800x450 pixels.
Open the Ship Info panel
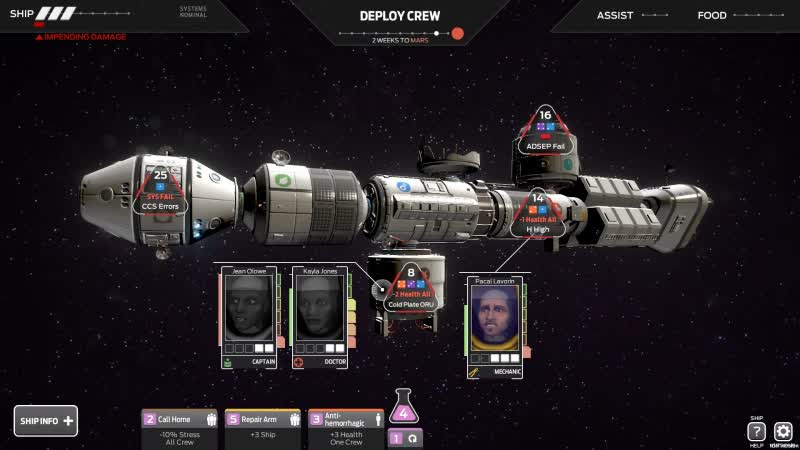coord(45,421)
